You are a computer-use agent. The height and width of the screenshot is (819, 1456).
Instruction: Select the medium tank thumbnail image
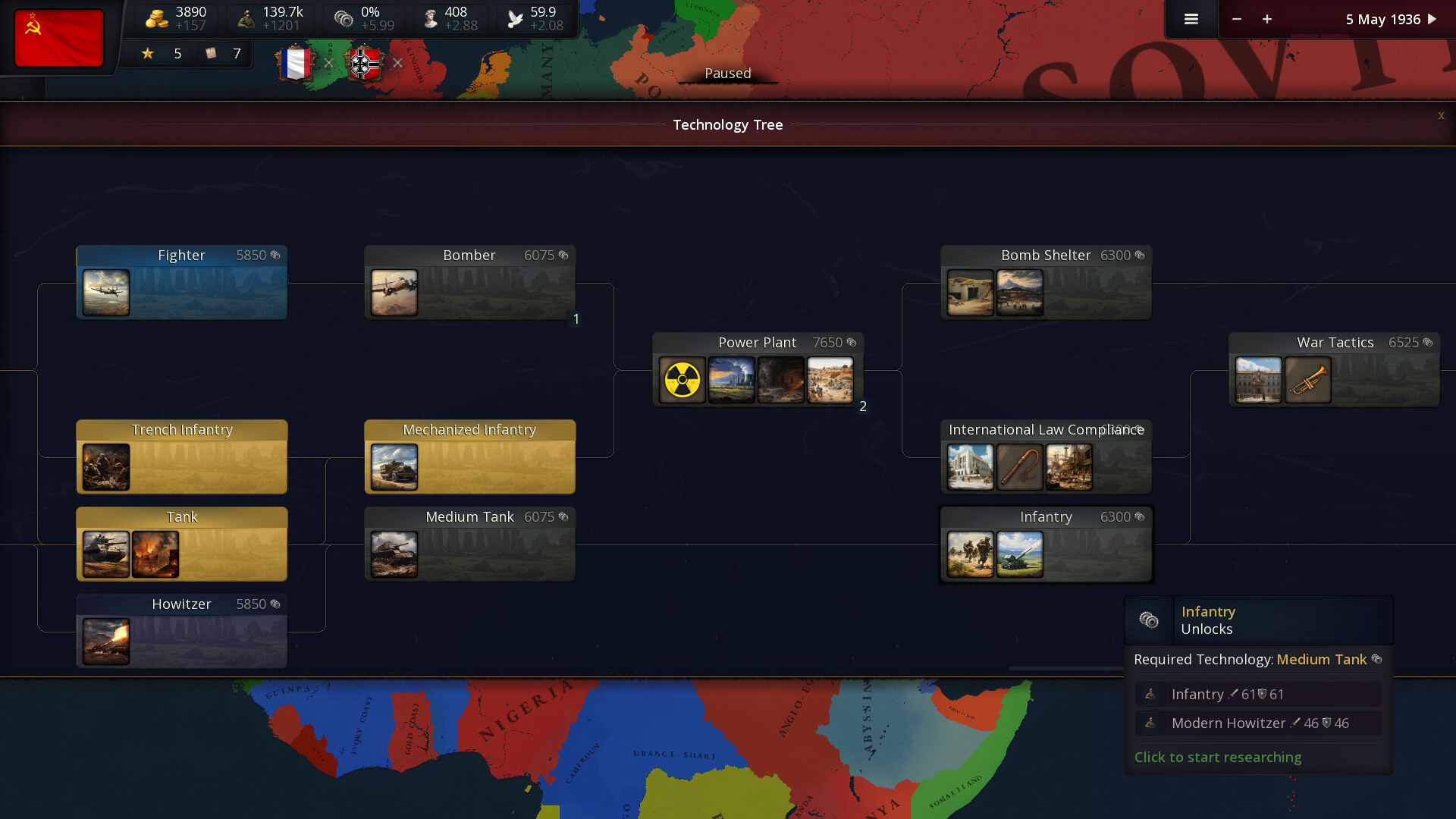coord(393,554)
